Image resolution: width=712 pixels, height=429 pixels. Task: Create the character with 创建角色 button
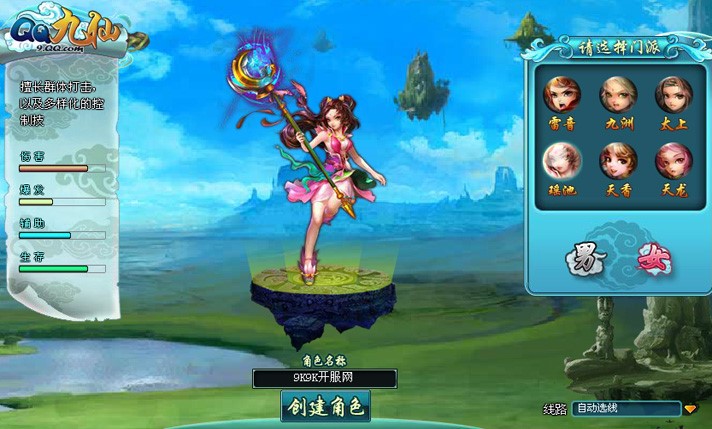click(x=325, y=406)
